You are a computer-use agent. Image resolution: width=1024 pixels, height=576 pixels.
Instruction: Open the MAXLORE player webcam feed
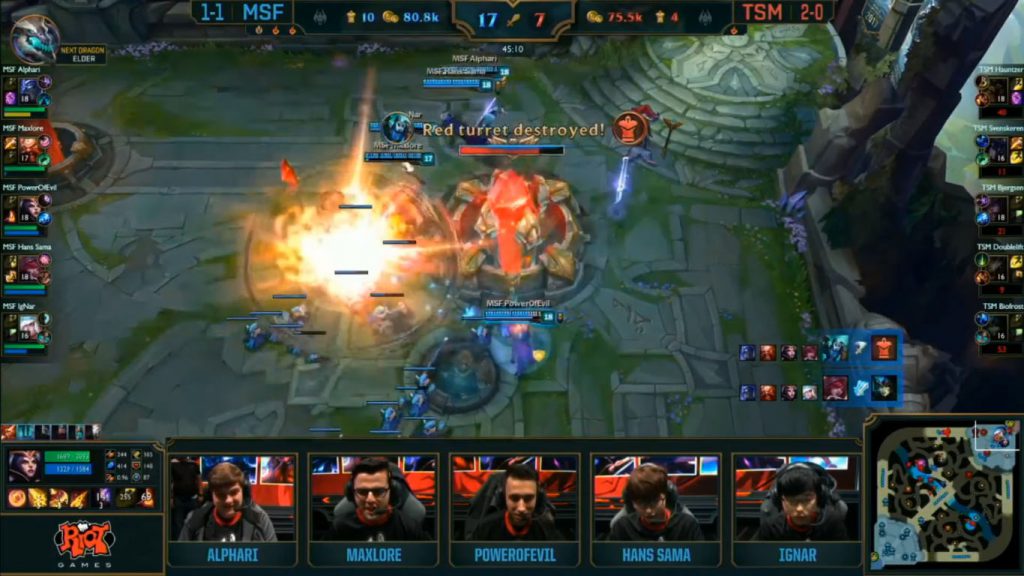(373, 497)
